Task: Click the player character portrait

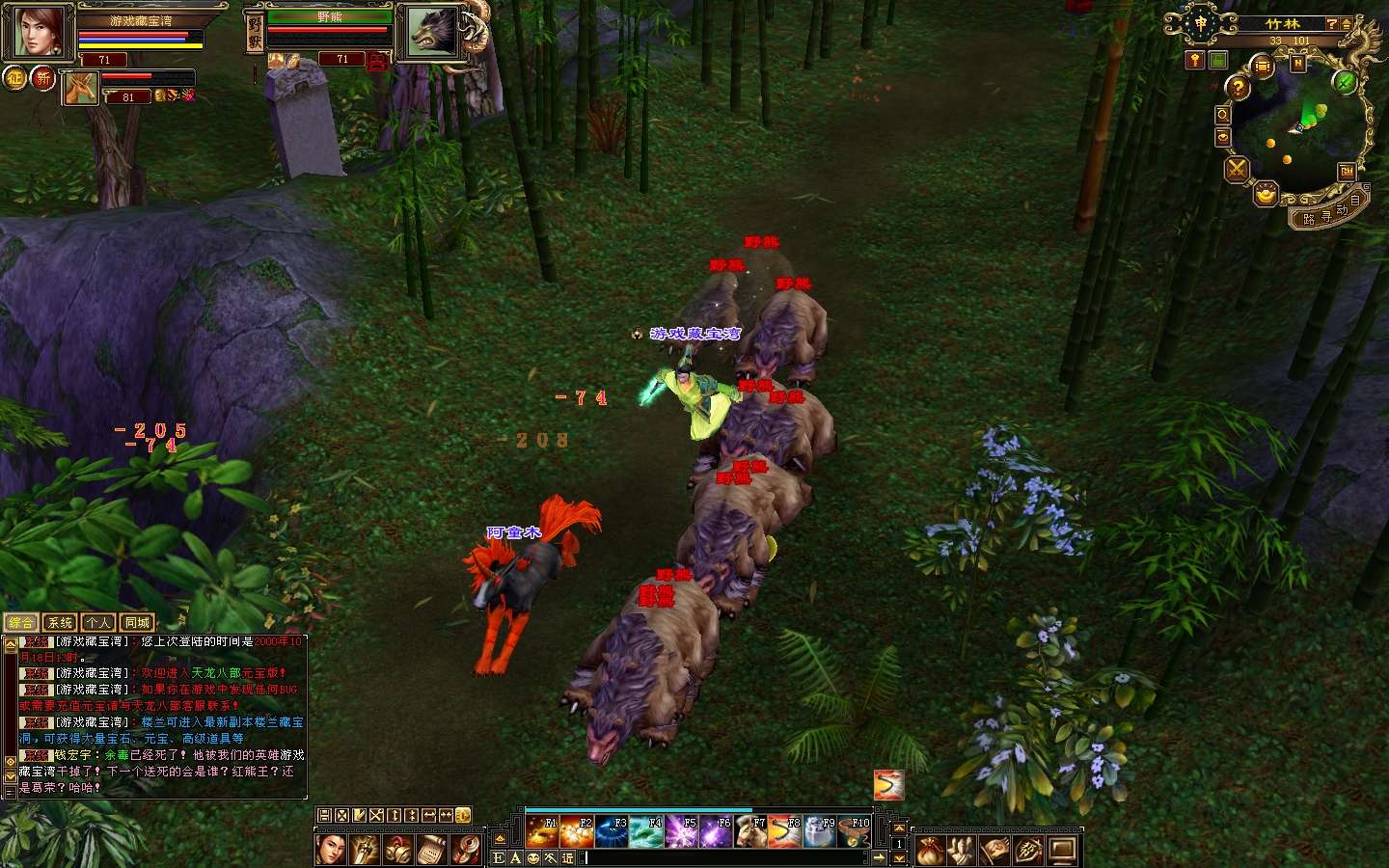Action: coord(41,31)
